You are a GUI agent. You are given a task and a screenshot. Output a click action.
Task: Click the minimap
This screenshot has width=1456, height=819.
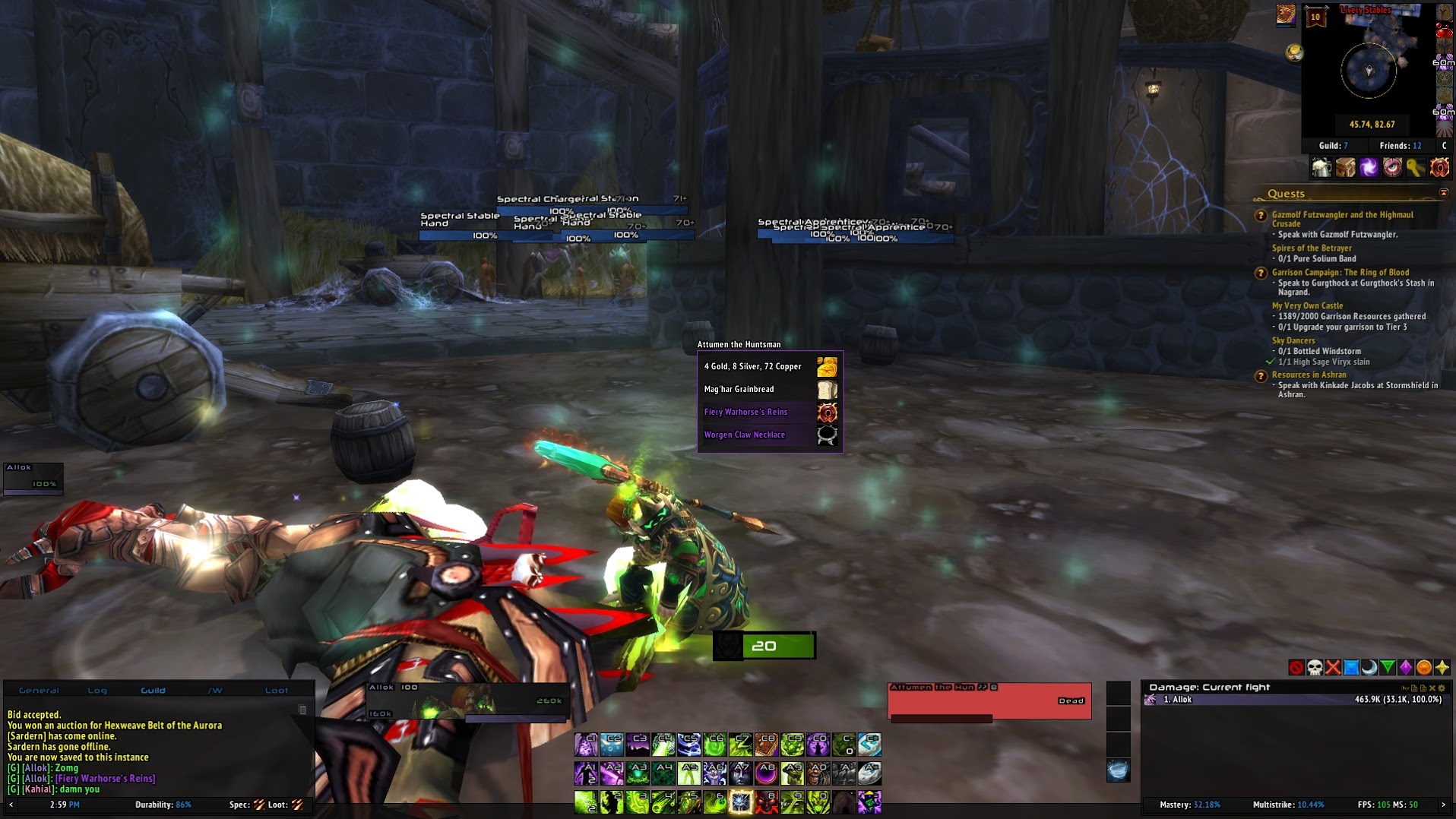[x=1369, y=70]
